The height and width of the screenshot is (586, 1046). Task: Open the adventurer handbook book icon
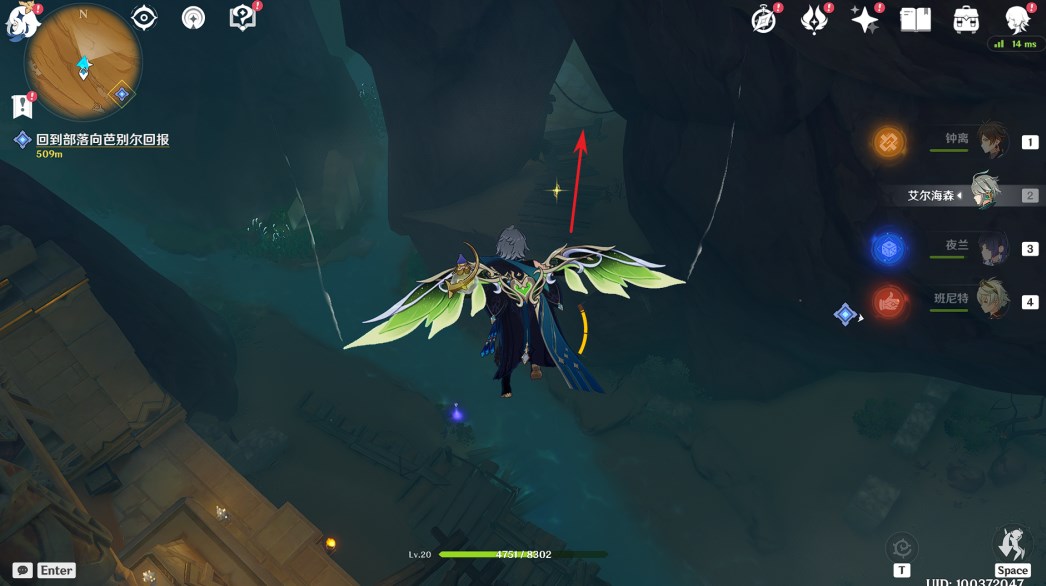coord(915,19)
